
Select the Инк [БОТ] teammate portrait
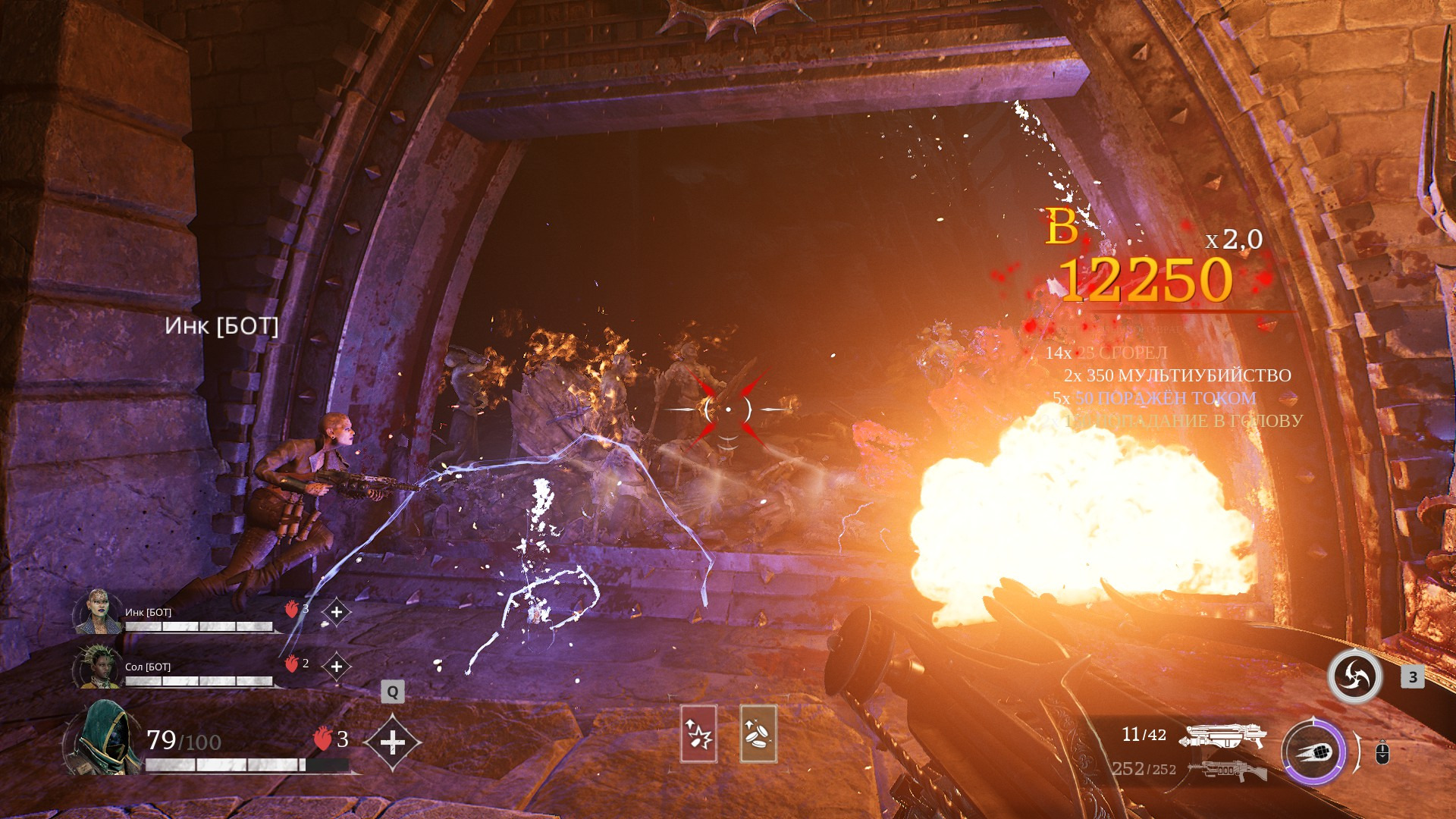pos(98,612)
